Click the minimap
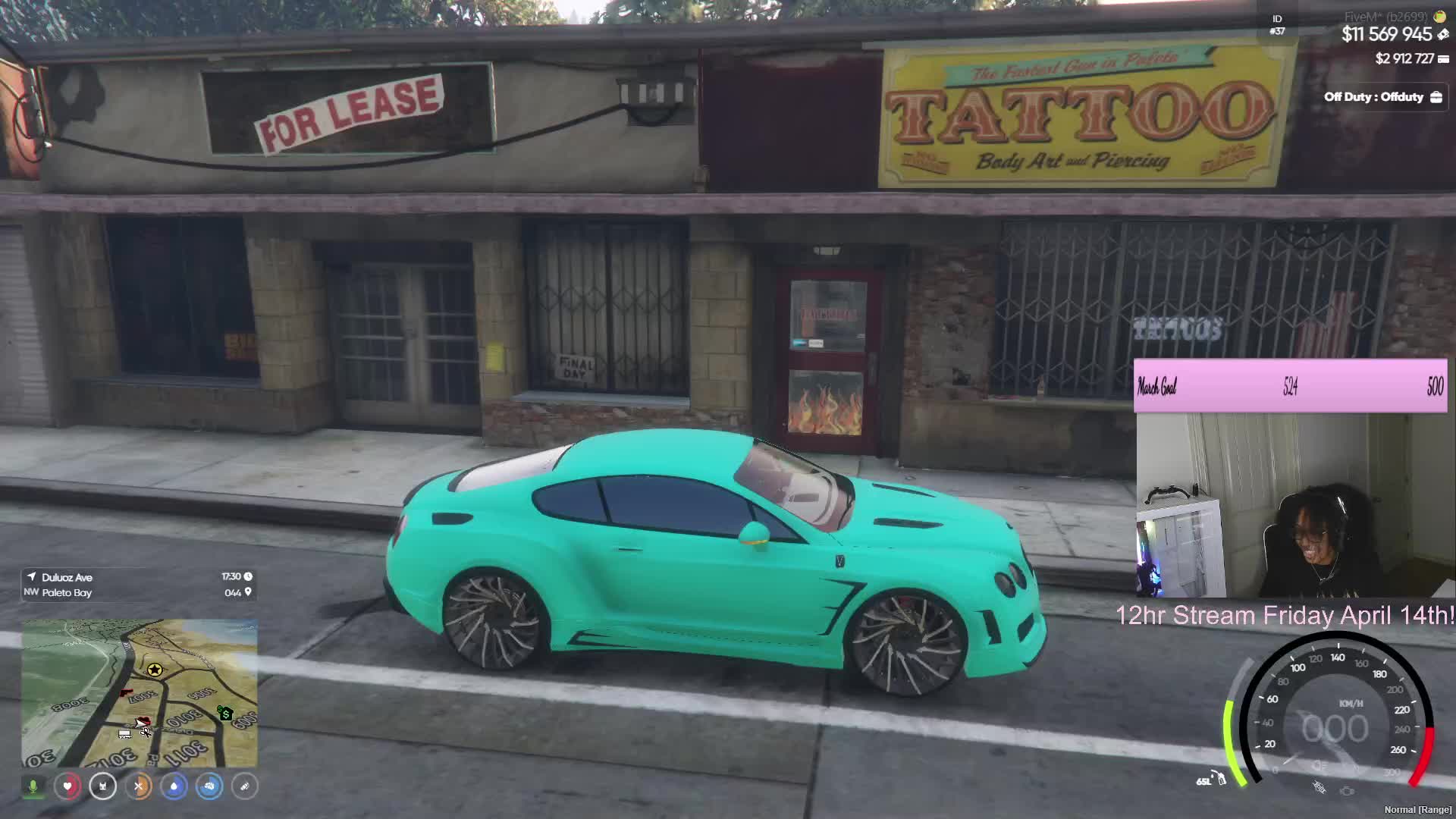This screenshot has width=1456, height=819. (140, 693)
